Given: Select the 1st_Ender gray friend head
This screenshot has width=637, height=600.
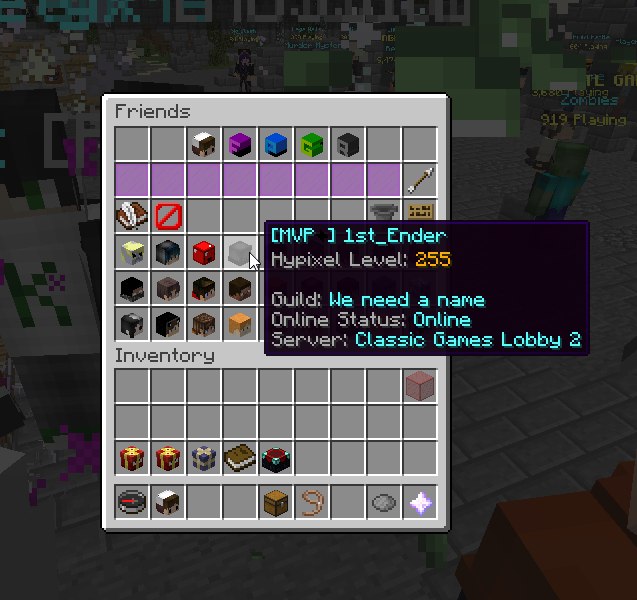Looking at the screenshot, I should [239, 252].
